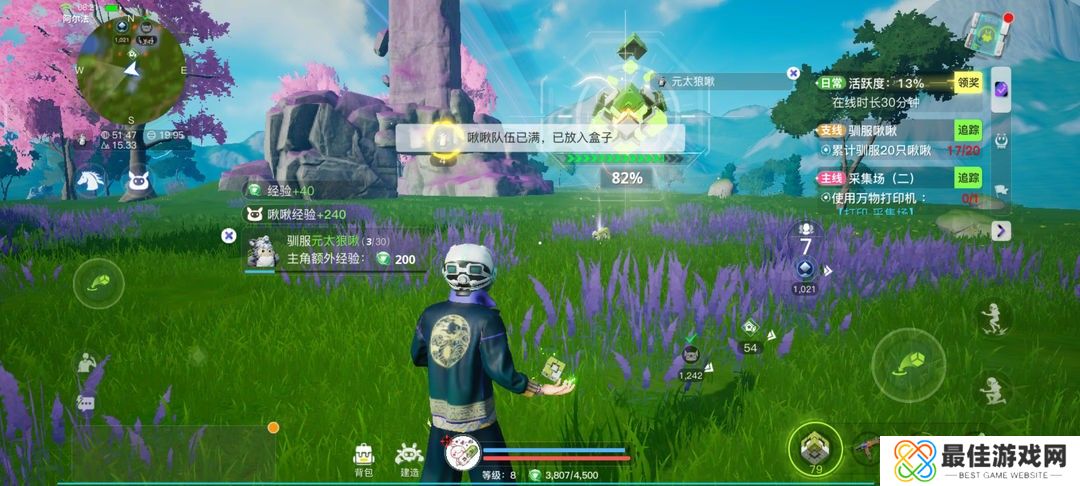Track the 采集场 main quest
This screenshot has height=486, width=1080.
(968, 178)
